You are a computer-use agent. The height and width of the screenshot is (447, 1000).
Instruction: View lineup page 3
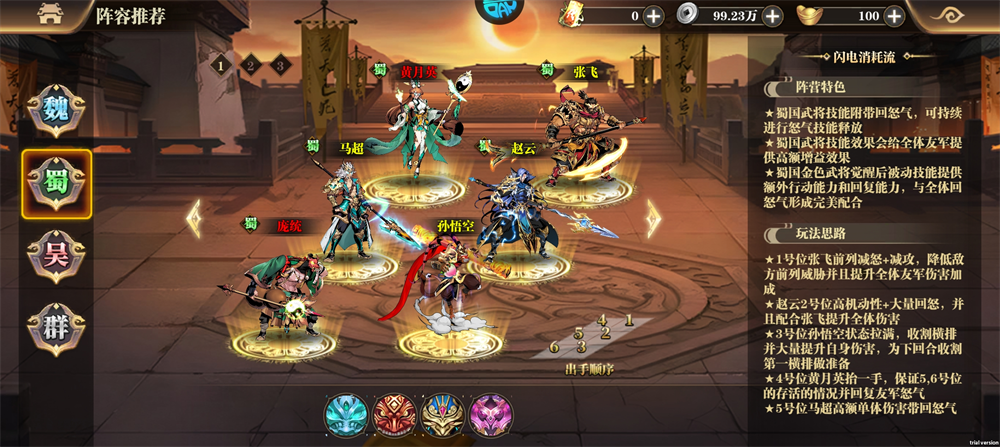281,66
